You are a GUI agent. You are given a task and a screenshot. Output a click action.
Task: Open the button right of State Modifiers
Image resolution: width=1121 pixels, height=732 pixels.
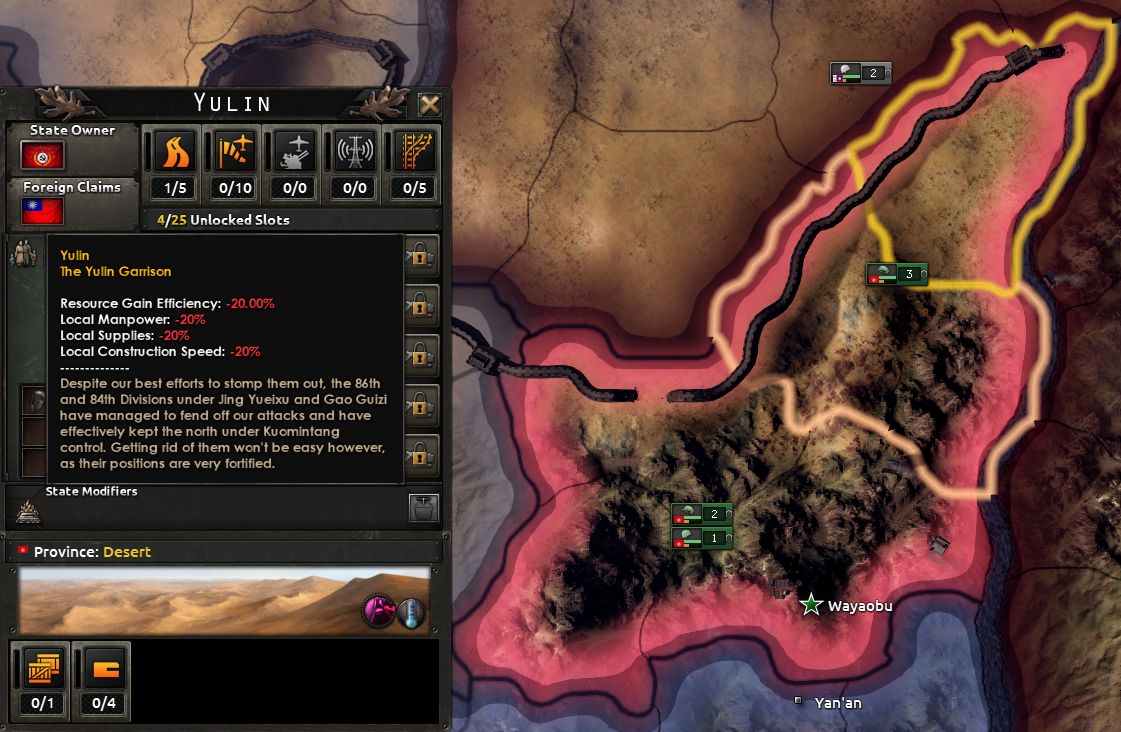click(x=423, y=508)
